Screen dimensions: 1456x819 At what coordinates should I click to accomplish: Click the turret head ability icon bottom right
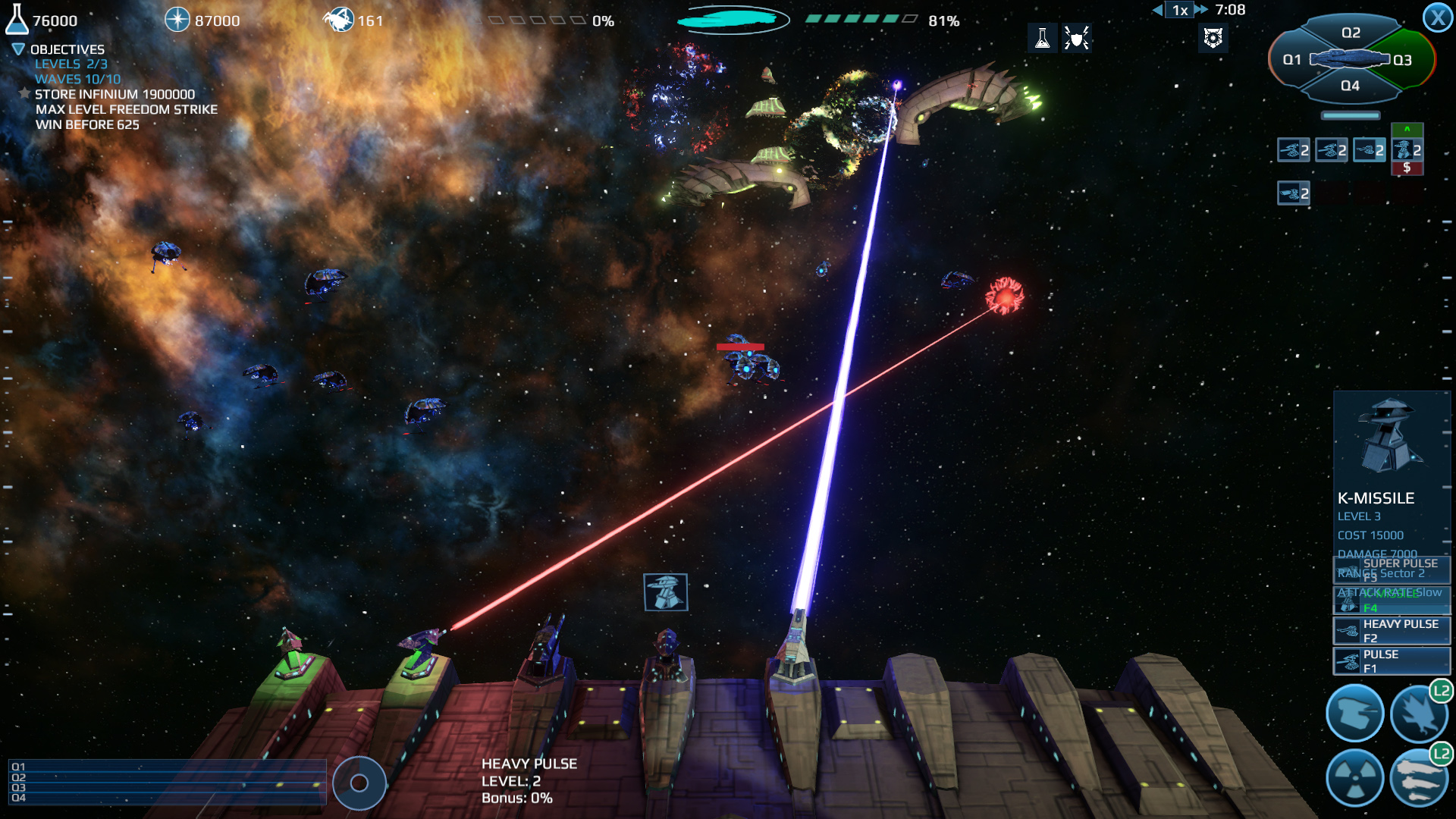coord(1356,711)
